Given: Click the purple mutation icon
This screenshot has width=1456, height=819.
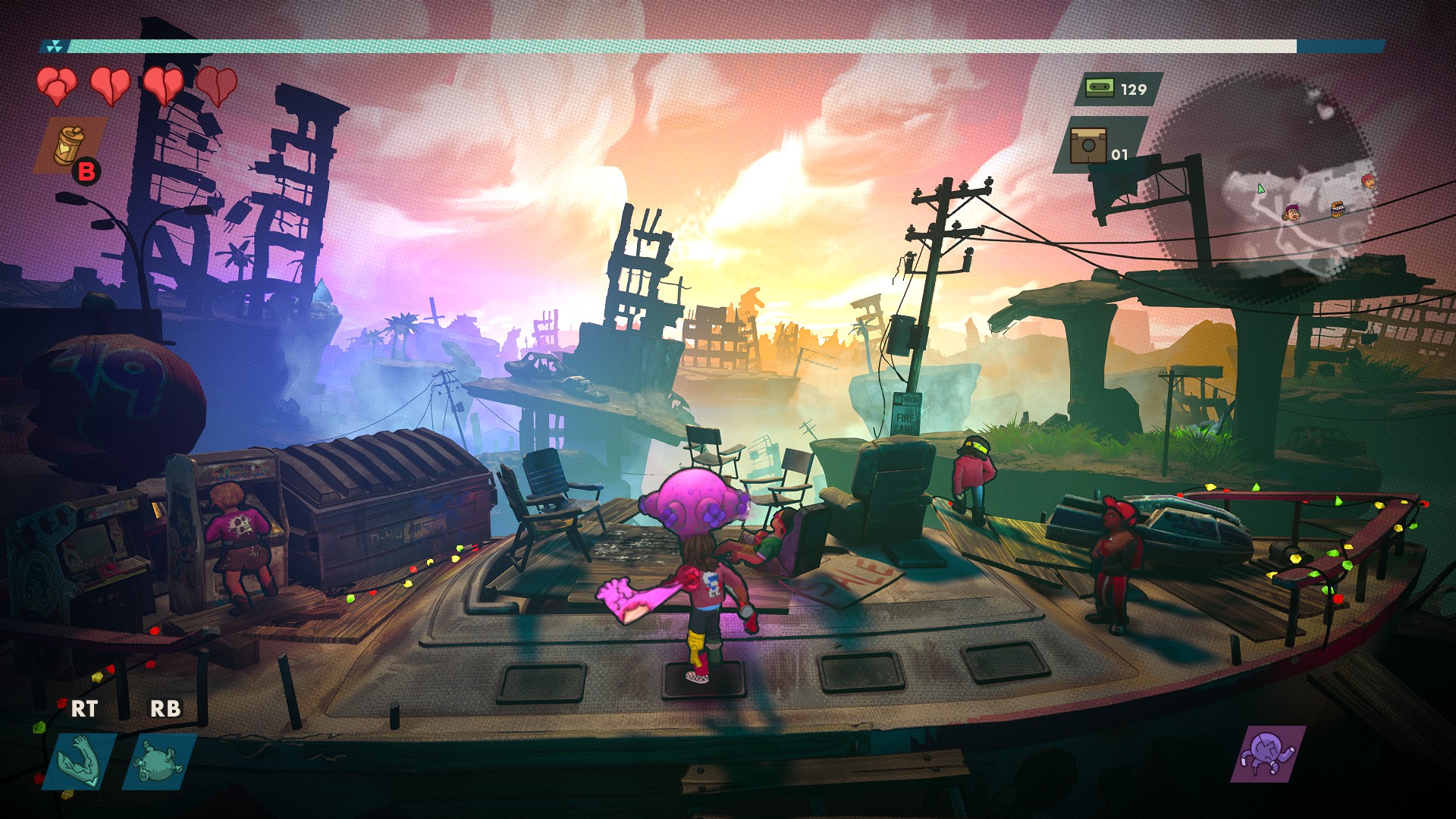Looking at the screenshot, I should (1267, 754).
